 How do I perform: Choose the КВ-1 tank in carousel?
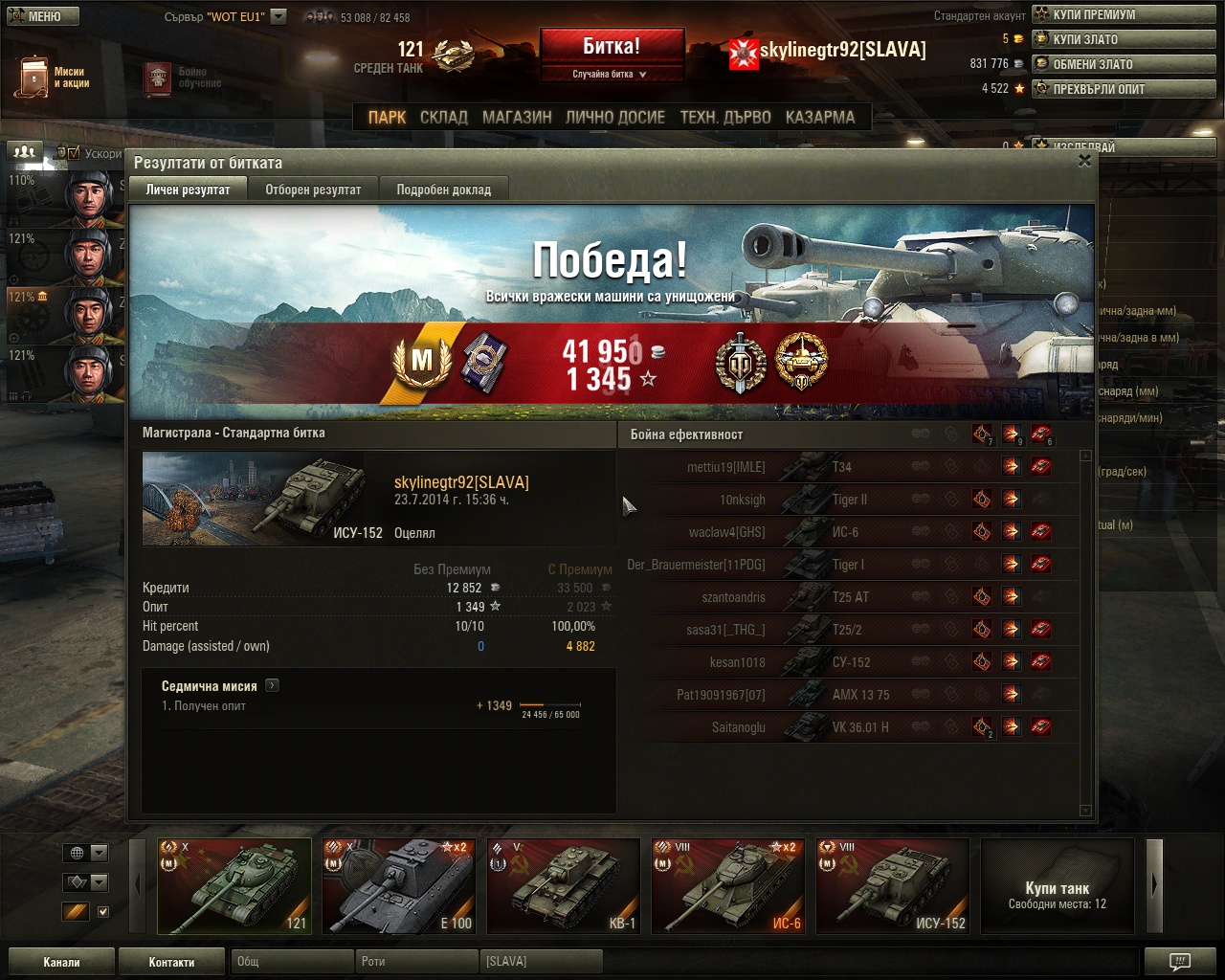point(564,885)
